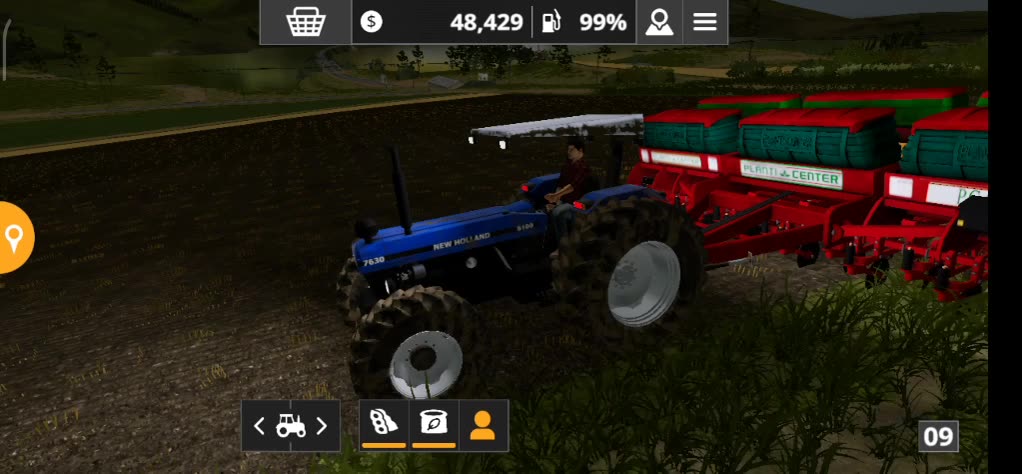Screen dimensions: 1022x474
Task: Open the hamburger main menu
Action: pos(705,22)
